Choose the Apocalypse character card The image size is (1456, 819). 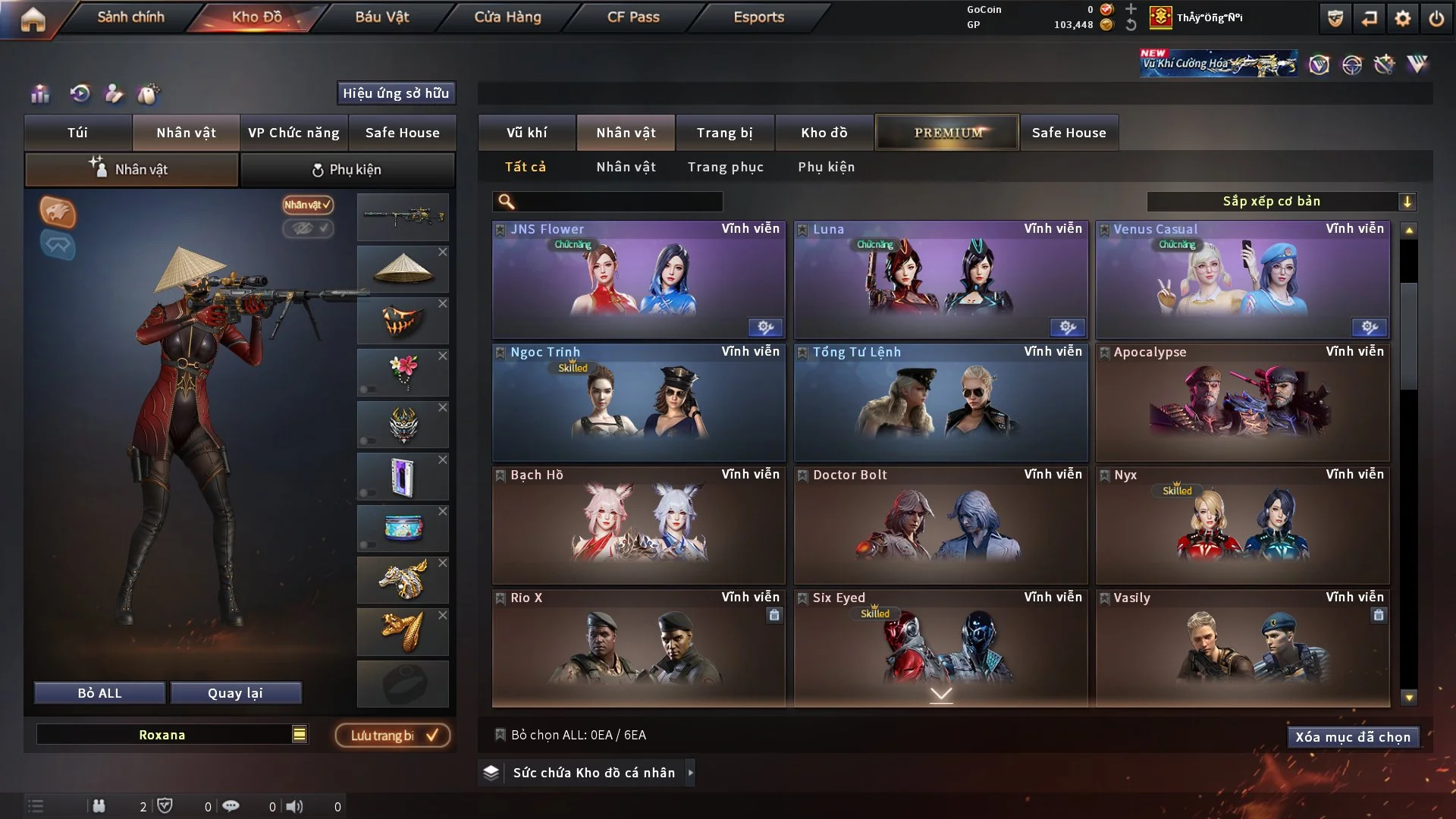point(1242,402)
